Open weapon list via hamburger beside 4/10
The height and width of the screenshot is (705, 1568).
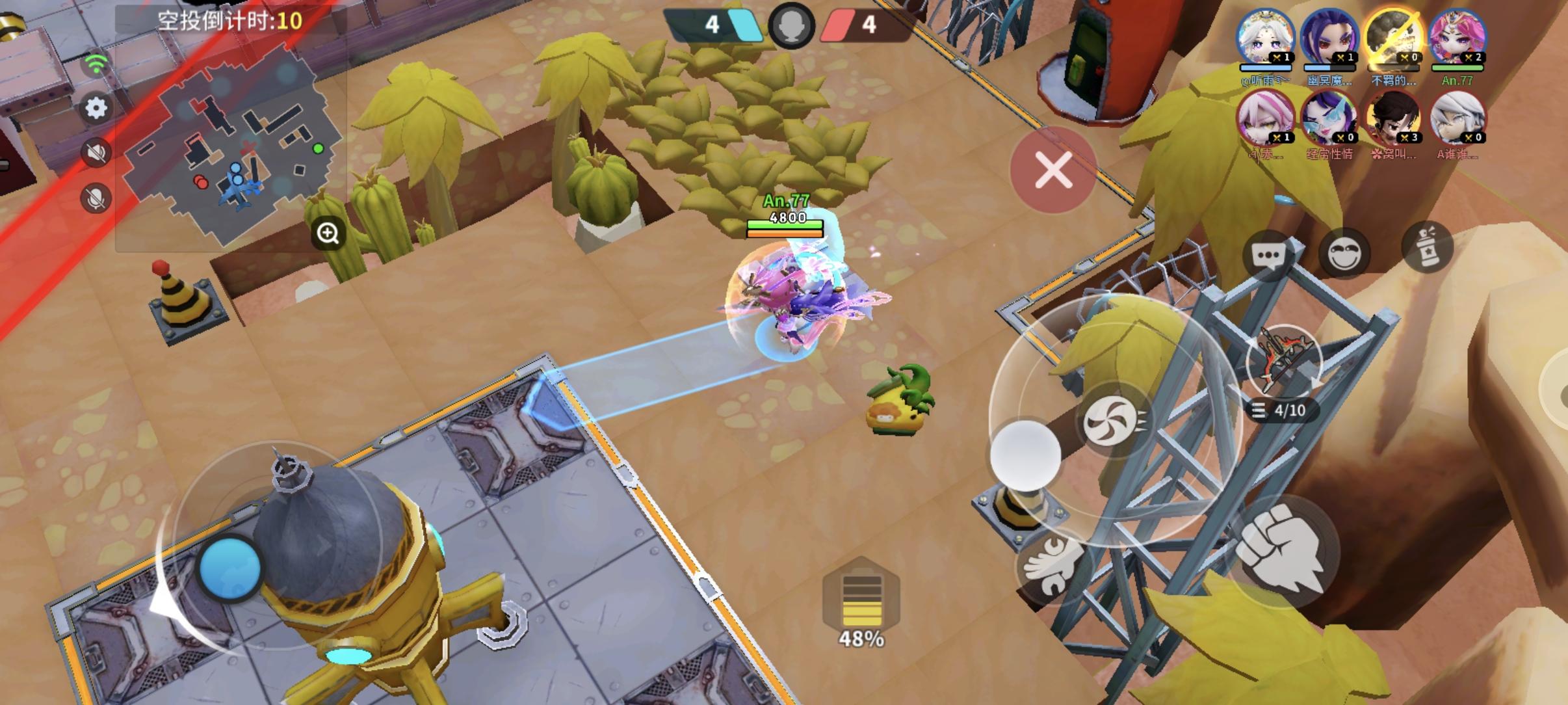pos(1259,411)
